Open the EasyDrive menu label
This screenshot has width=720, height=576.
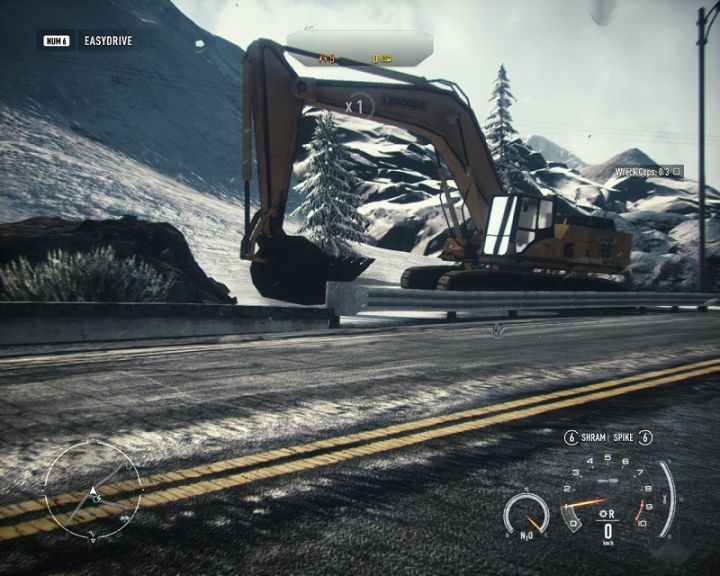point(108,41)
